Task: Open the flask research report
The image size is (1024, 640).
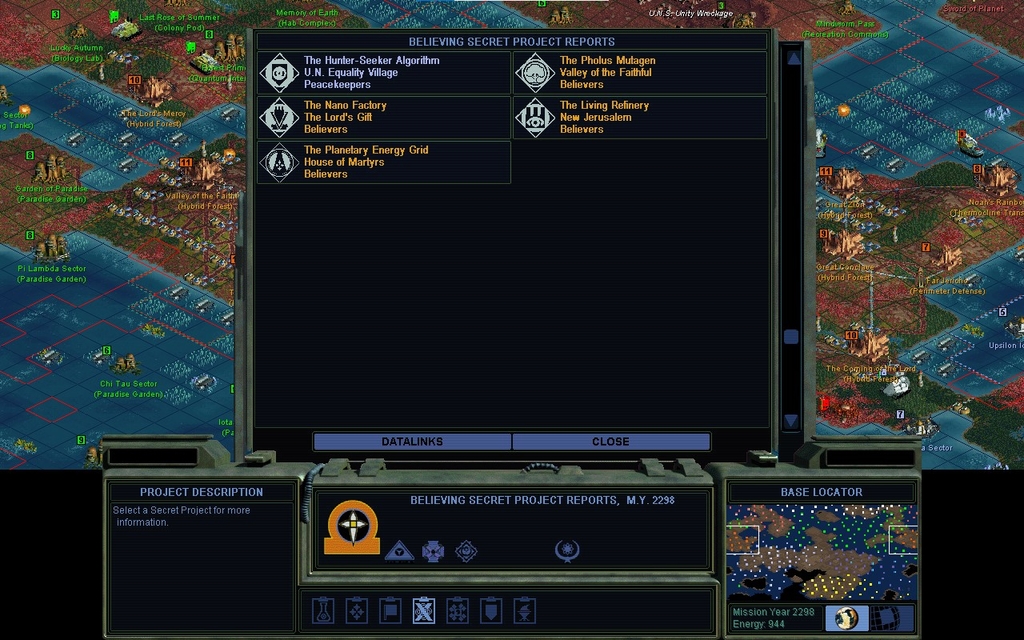Action: (322, 610)
